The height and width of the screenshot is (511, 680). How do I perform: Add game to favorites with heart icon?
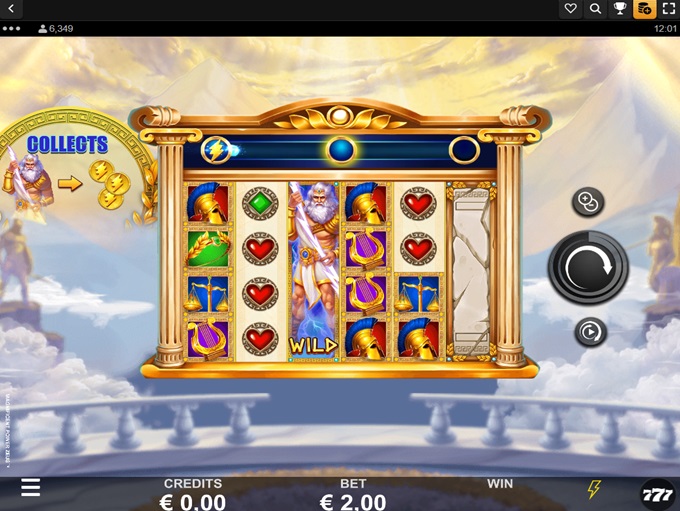571,9
